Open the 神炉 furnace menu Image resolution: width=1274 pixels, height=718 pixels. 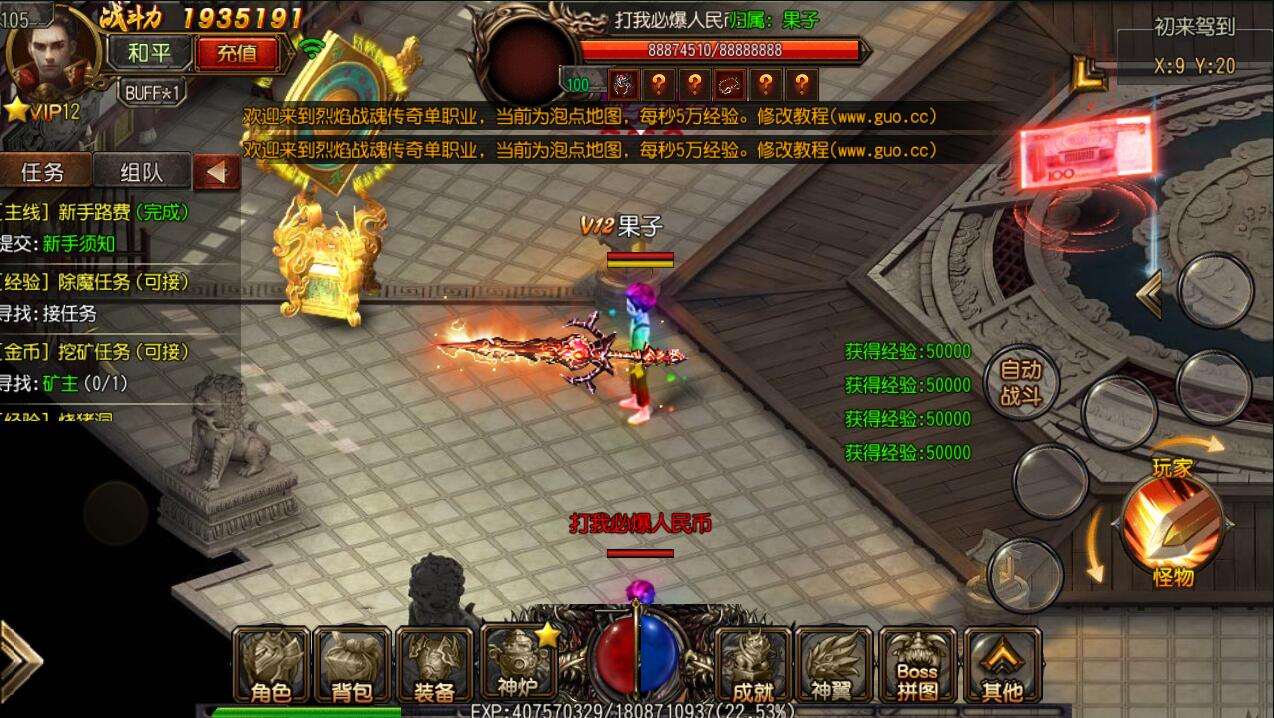518,663
